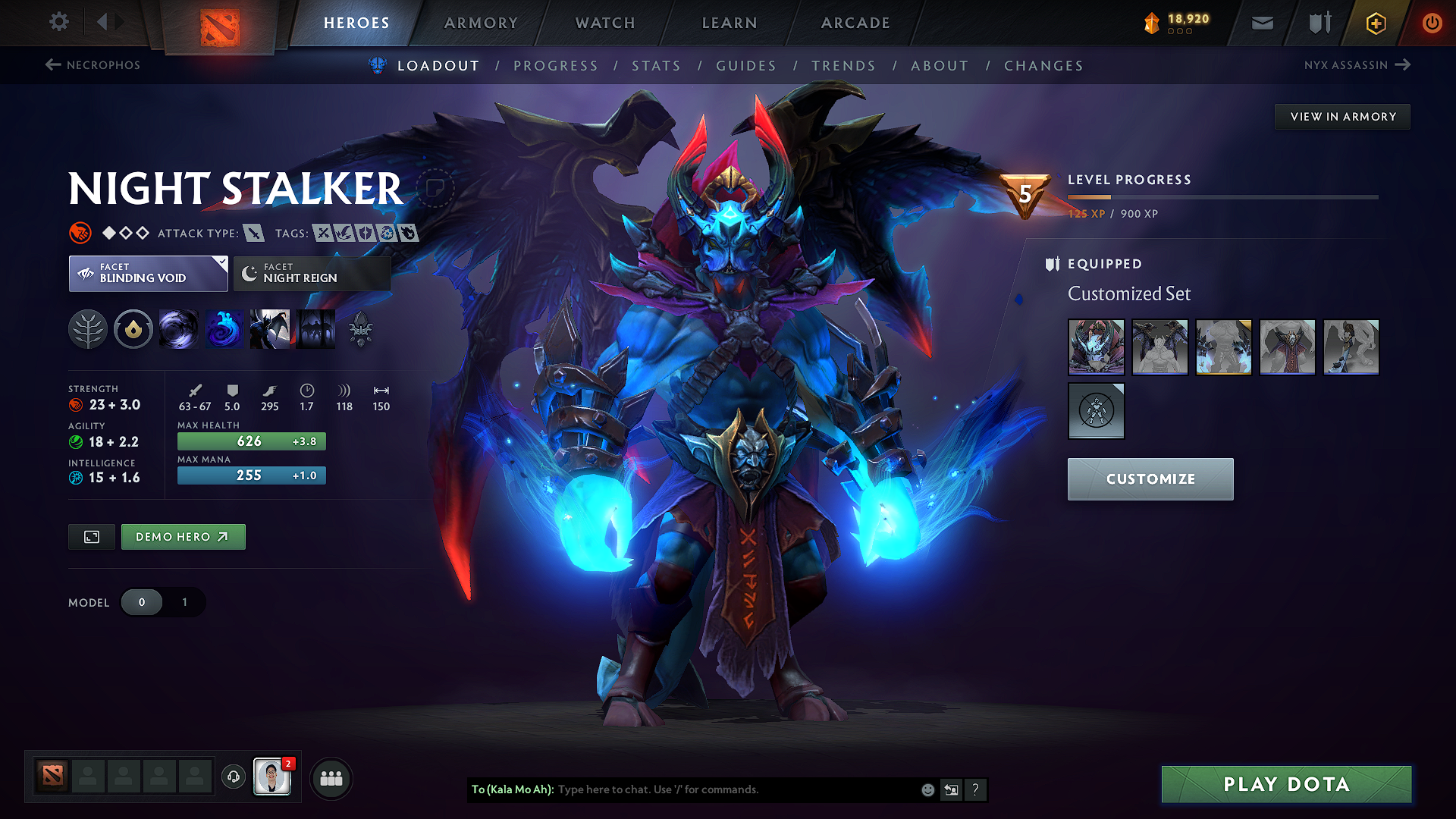Click Night Stalker's innate ability icon

pyautogui.click(x=133, y=329)
